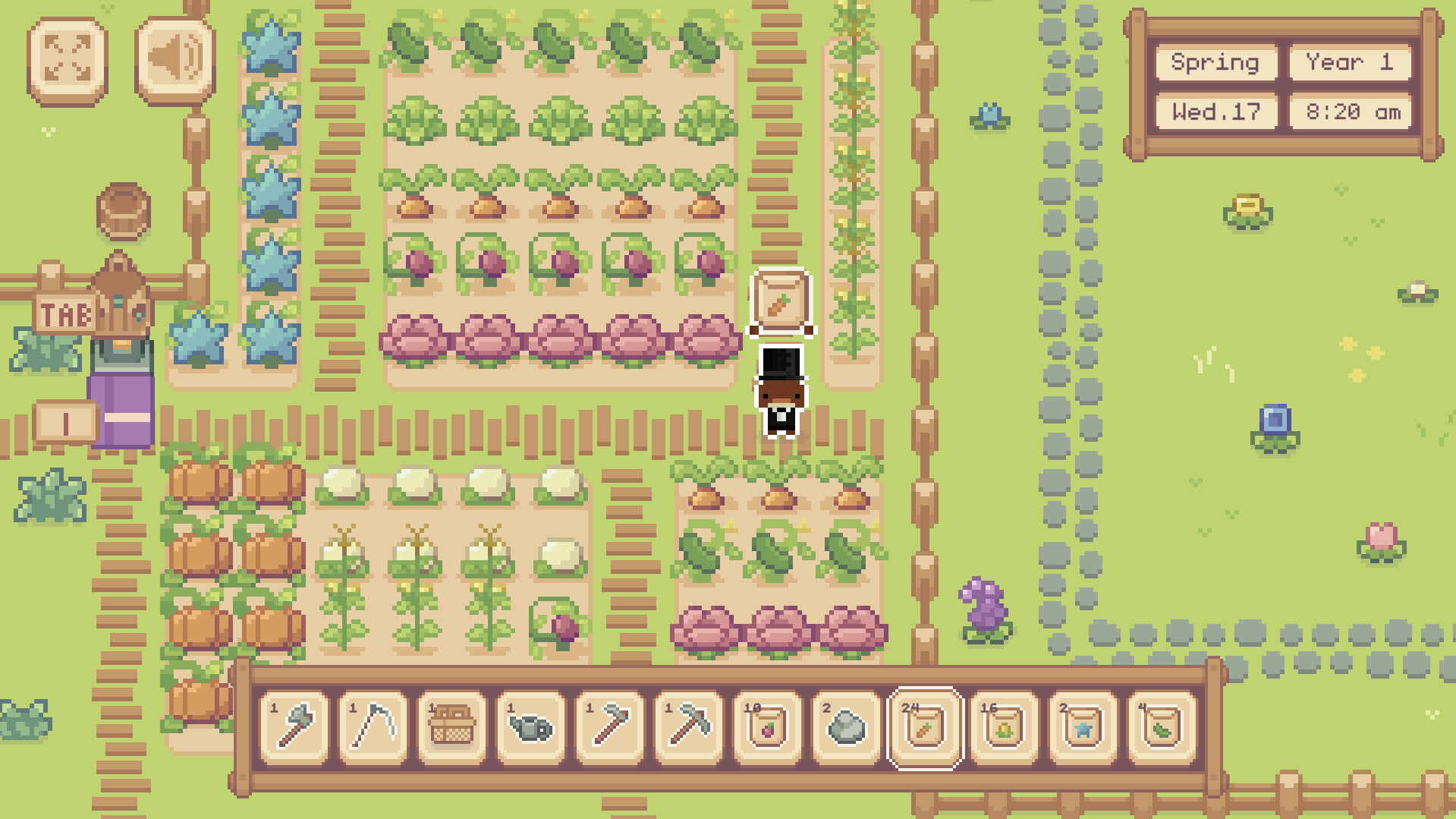Click the Wed.17 date panel

click(1215, 112)
